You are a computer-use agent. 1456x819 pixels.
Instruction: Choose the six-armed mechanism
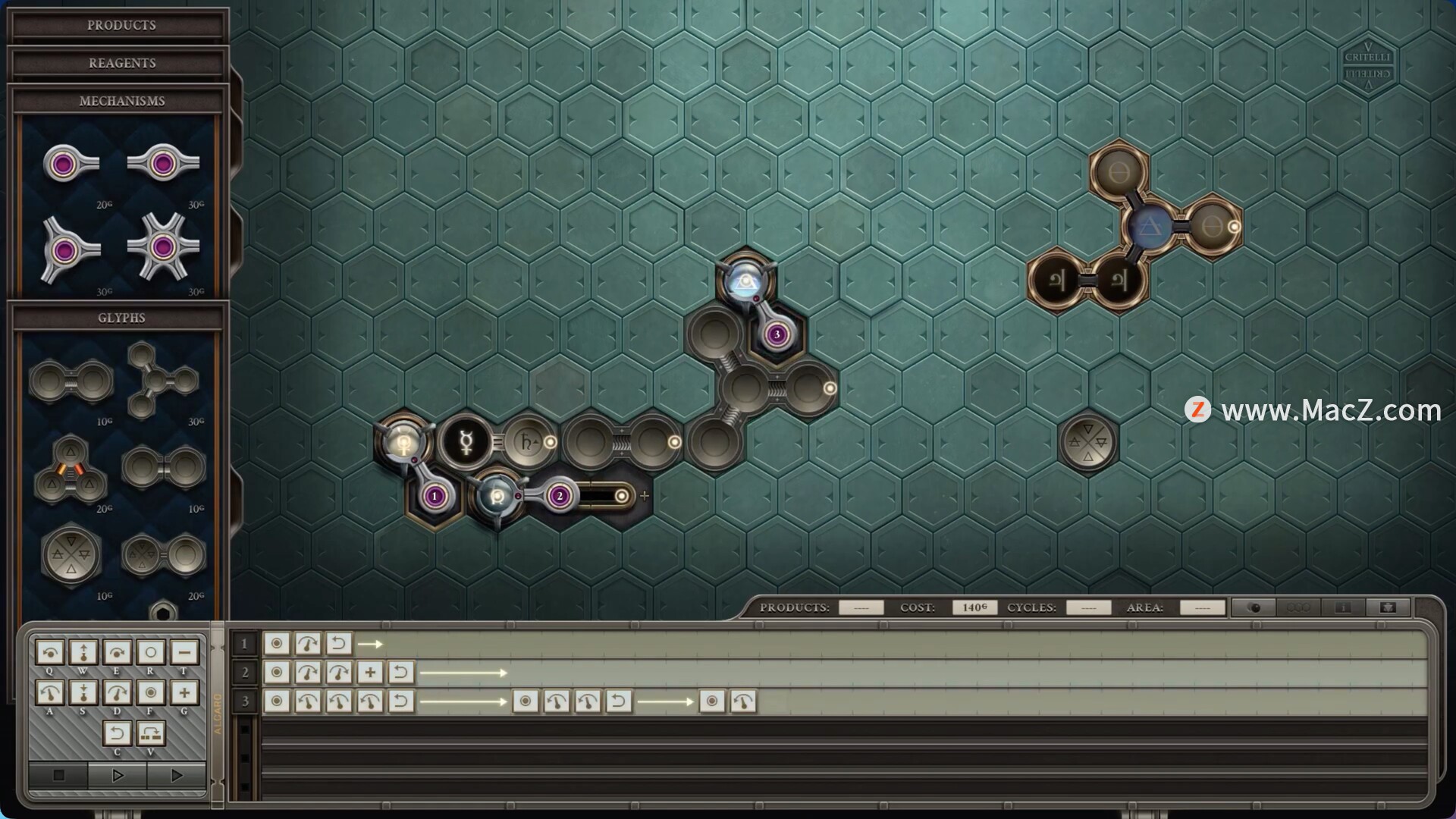162,247
